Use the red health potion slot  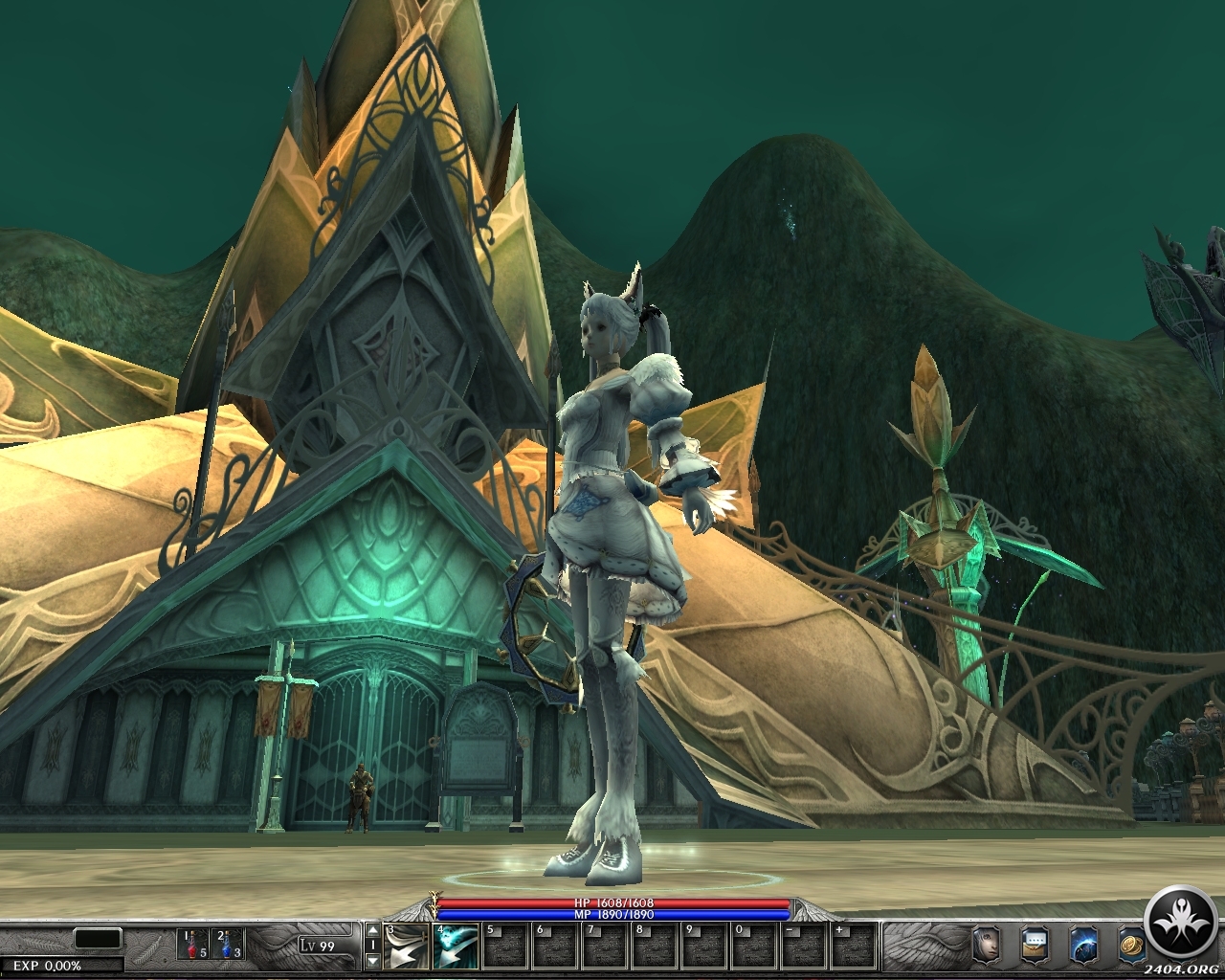pyautogui.click(x=193, y=945)
